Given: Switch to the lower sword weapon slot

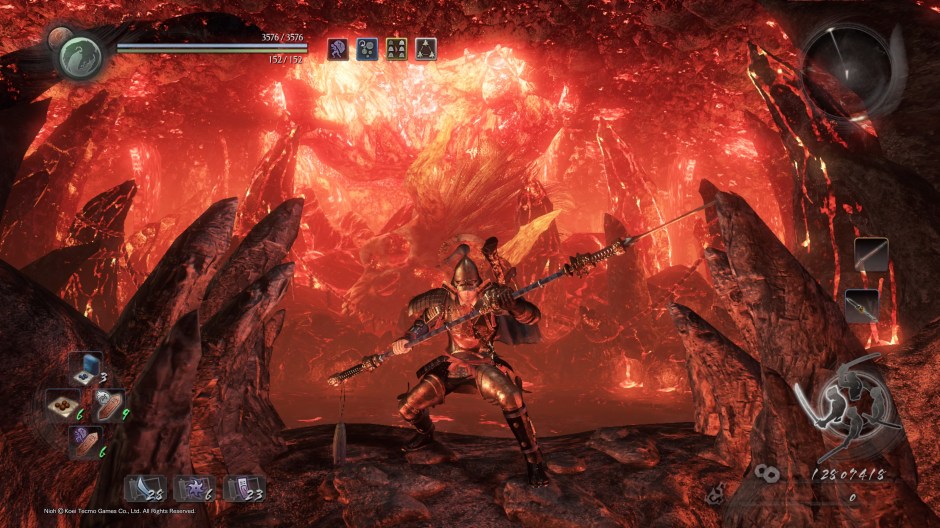Looking at the screenshot, I should (x=862, y=304).
